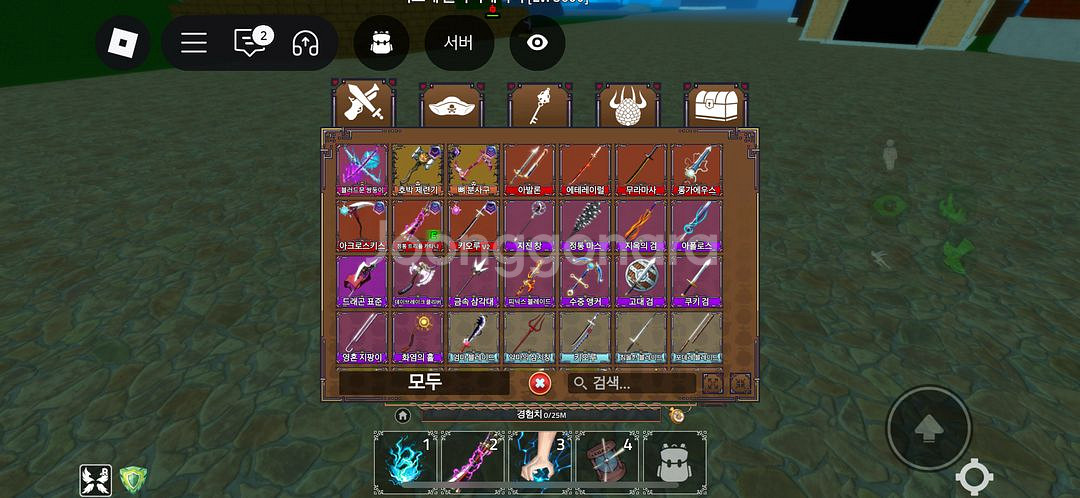Select the 지옥의 검 sword slot

point(640,225)
